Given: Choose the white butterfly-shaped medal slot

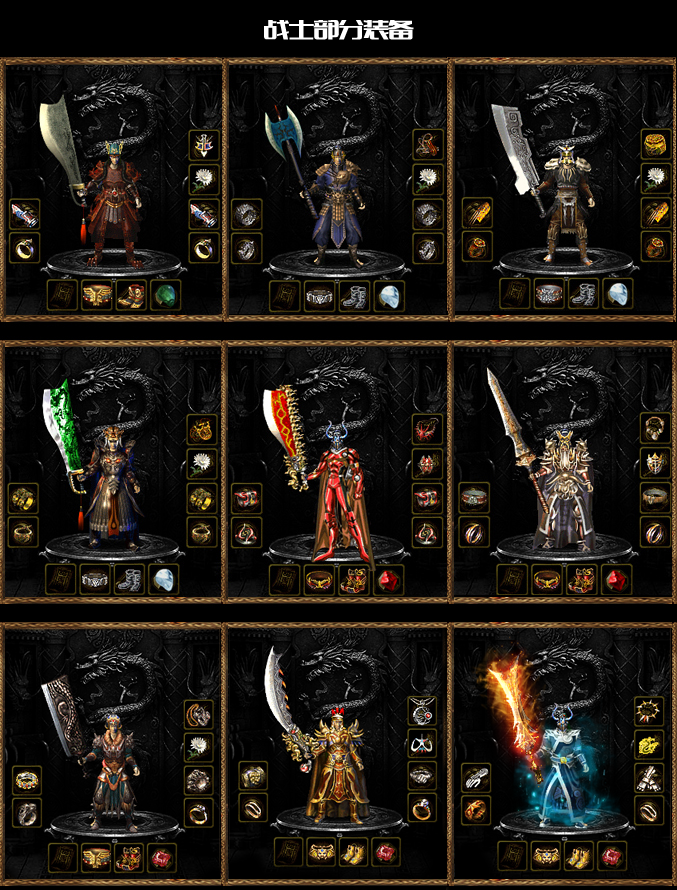Looking at the screenshot, I should [422, 744].
